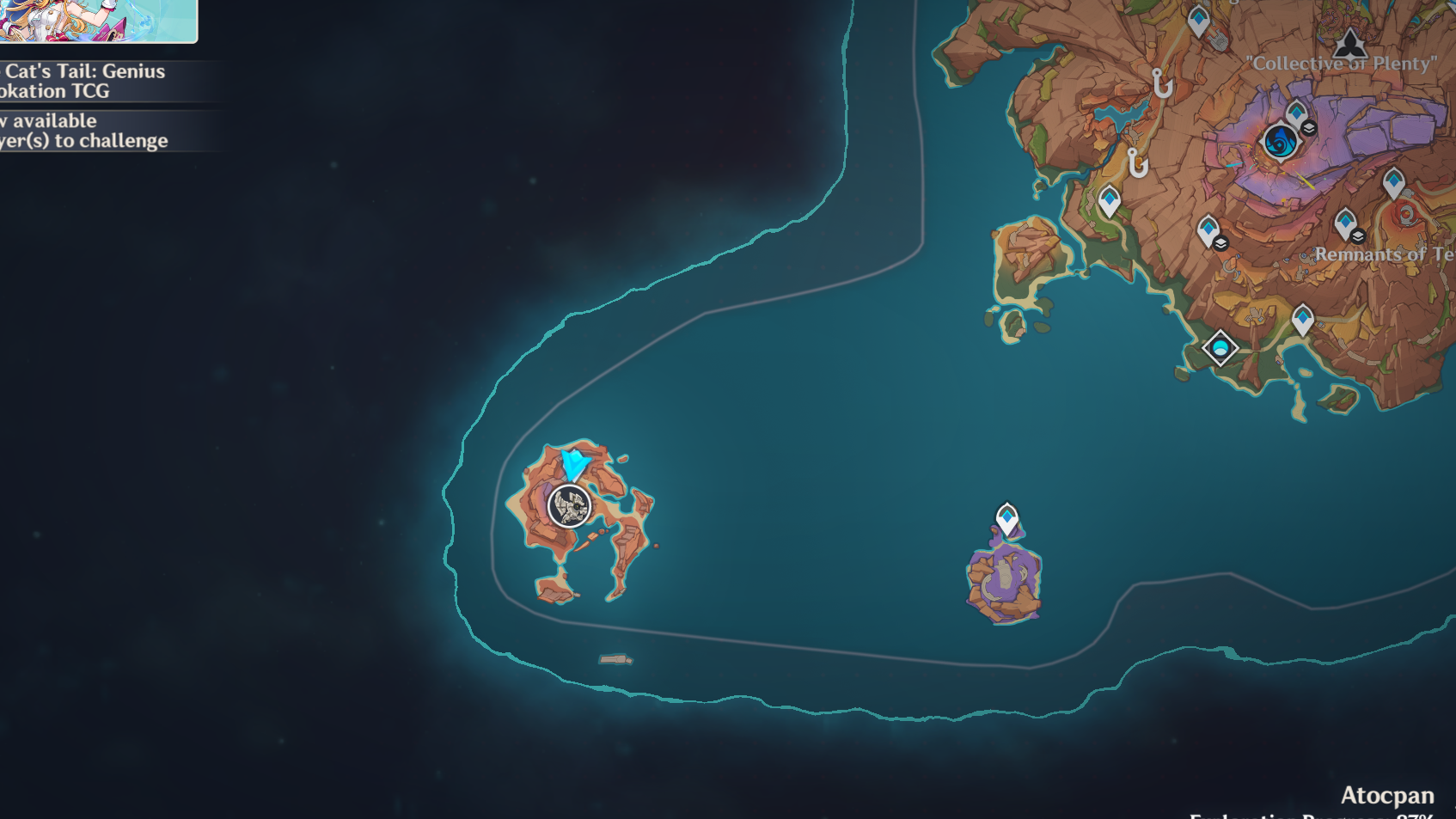Select the teleport waypoint on the purple island
The height and width of the screenshot is (819, 1456).
pyautogui.click(x=1007, y=516)
